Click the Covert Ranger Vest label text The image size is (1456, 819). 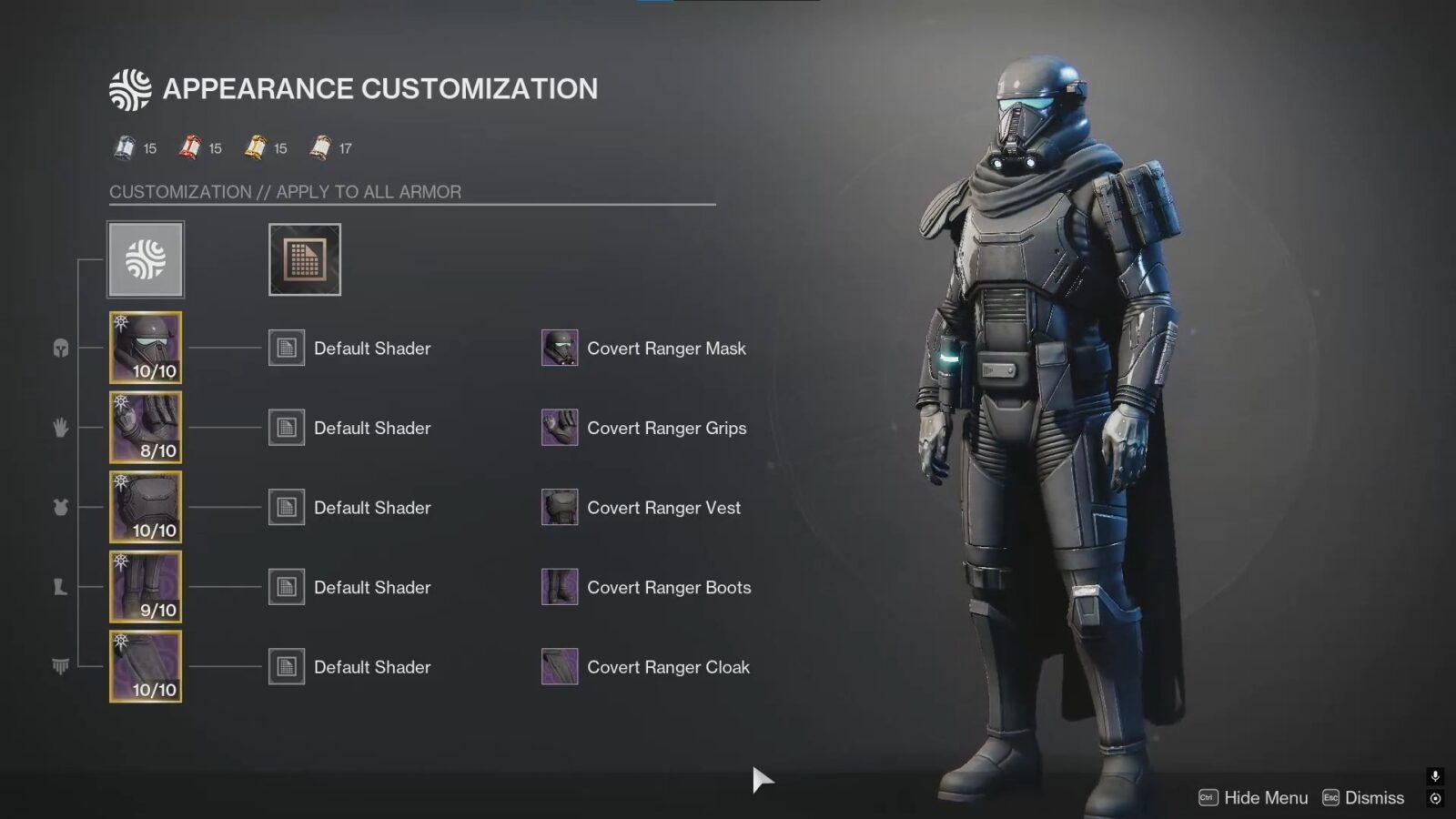click(x=664, y=508)
